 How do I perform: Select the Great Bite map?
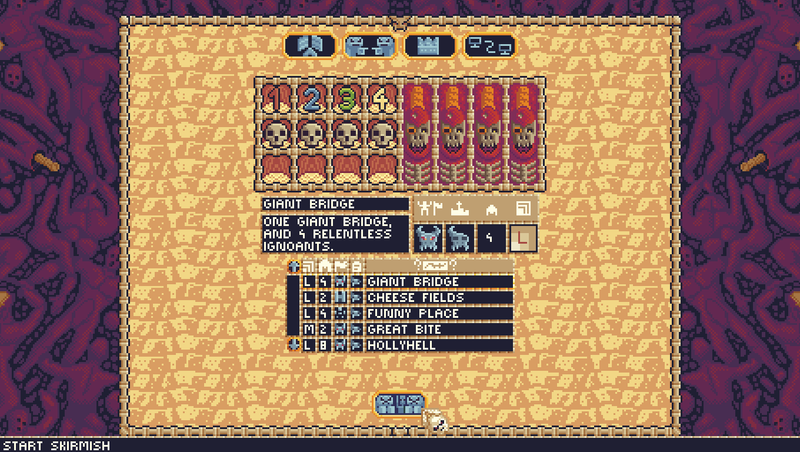tap(438, 329)
